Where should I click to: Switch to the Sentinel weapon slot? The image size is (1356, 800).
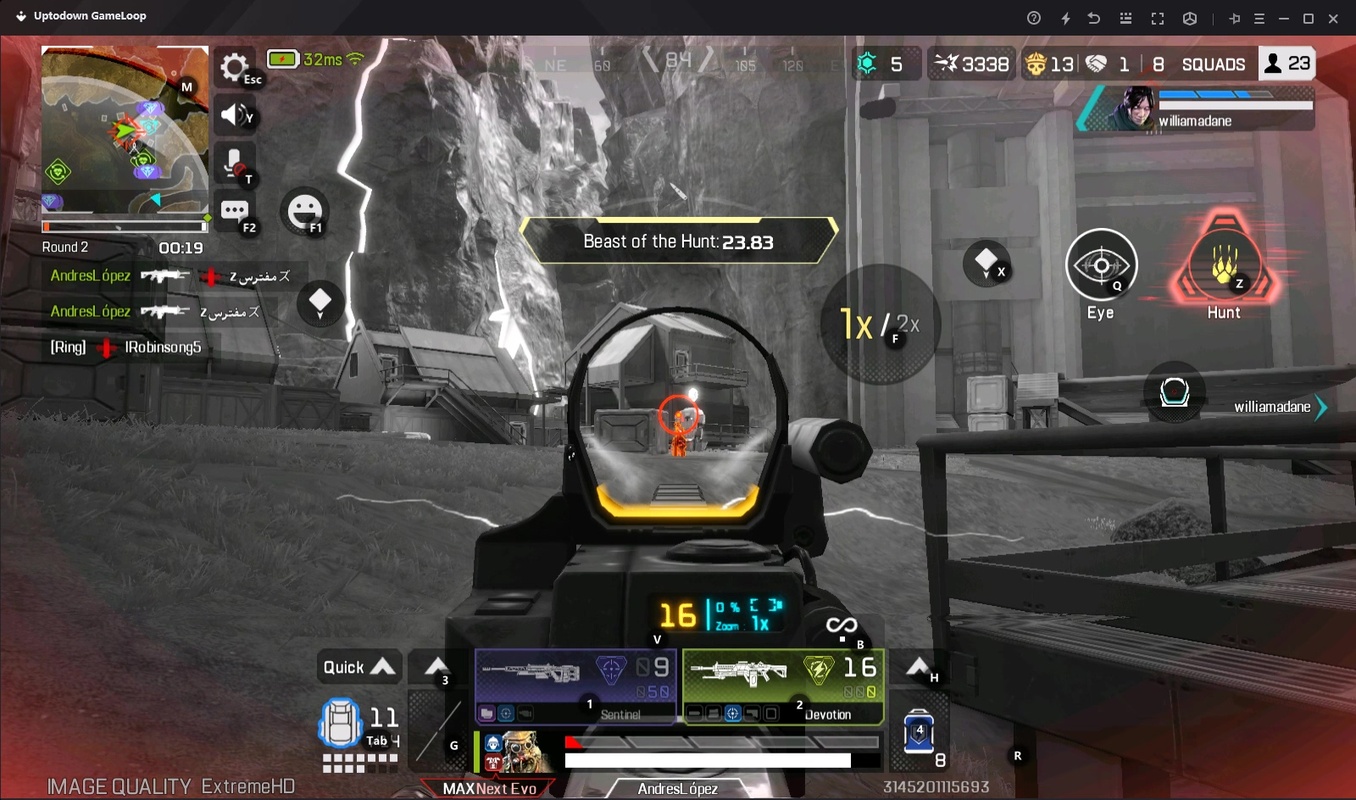click(576, 686)
